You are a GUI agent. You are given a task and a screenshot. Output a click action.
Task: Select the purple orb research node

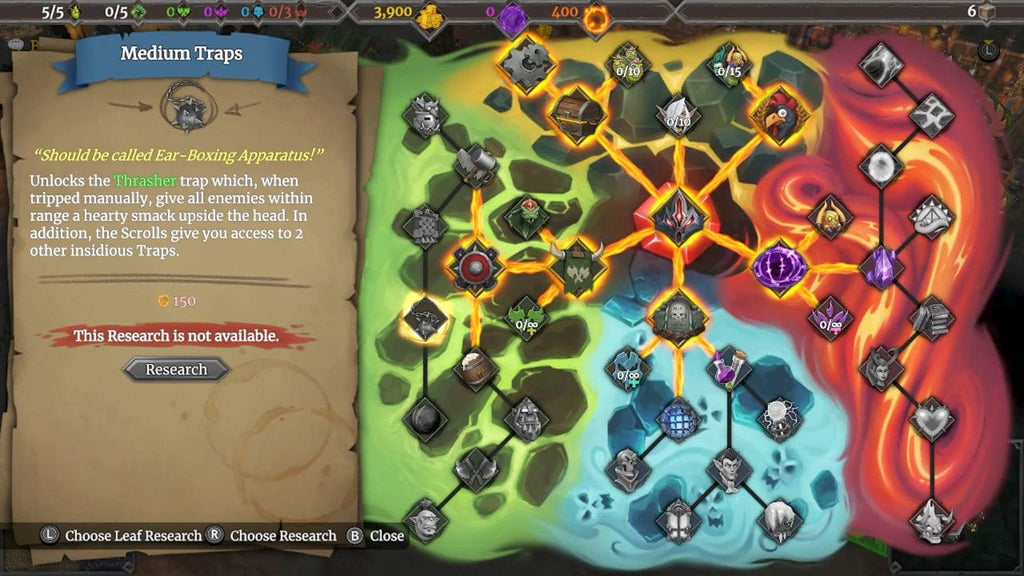780,267
